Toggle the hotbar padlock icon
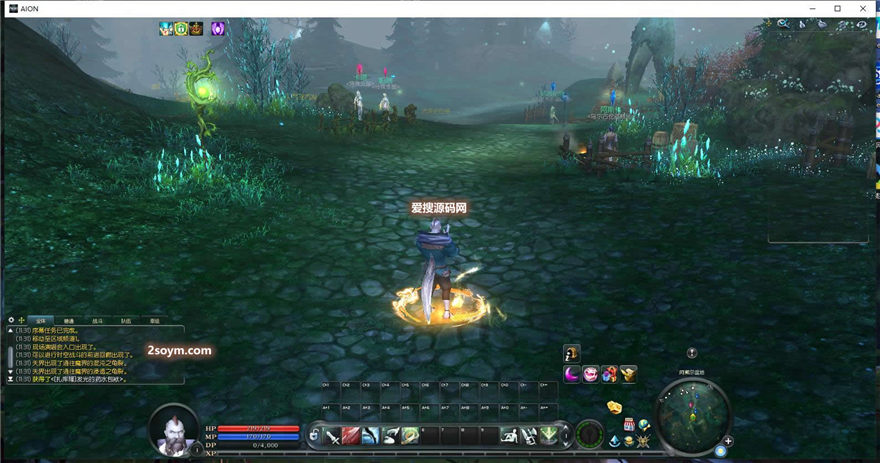880x463 pixels. [x=314, y=435]
